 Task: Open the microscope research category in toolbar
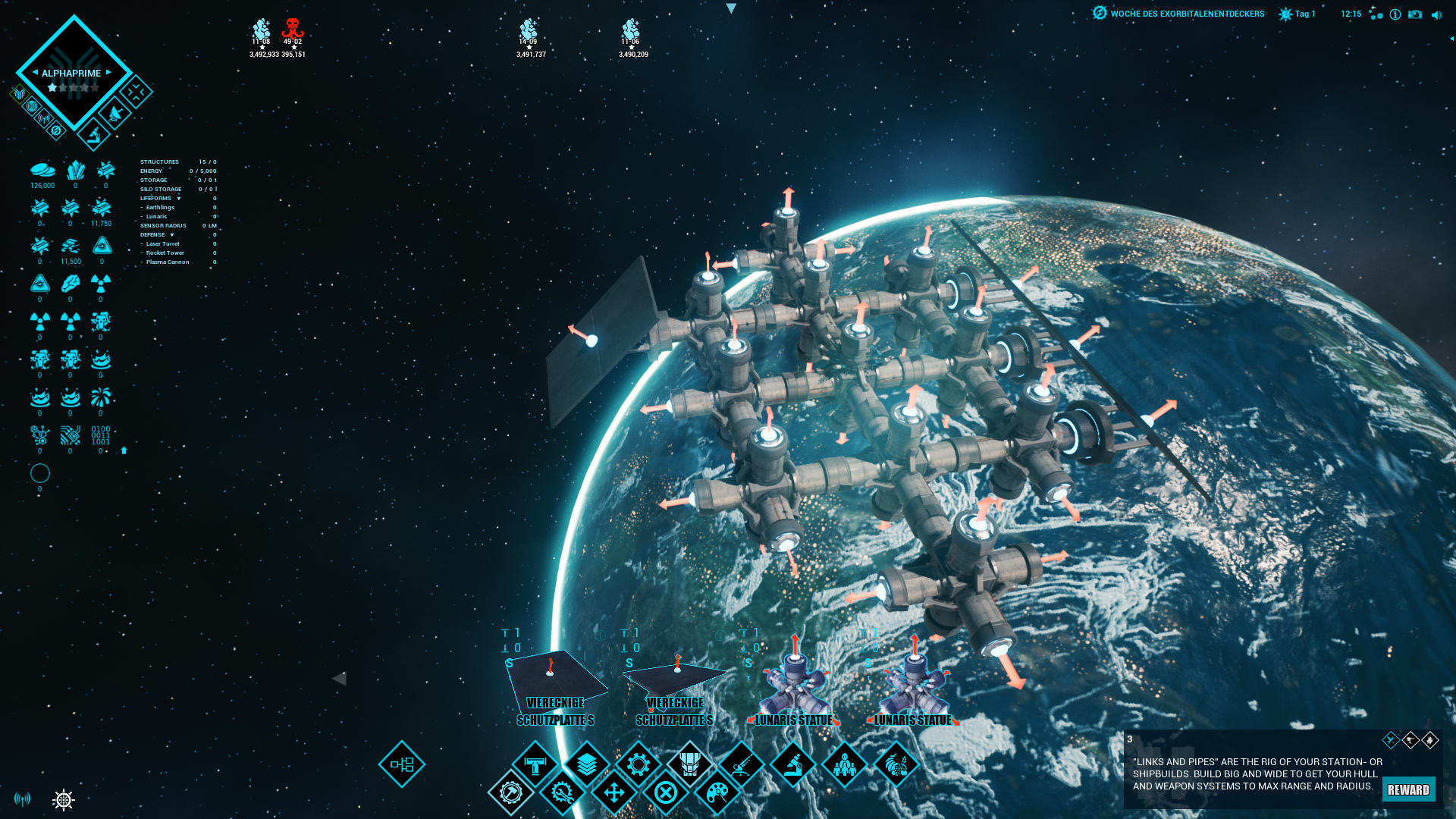point(792,764)
